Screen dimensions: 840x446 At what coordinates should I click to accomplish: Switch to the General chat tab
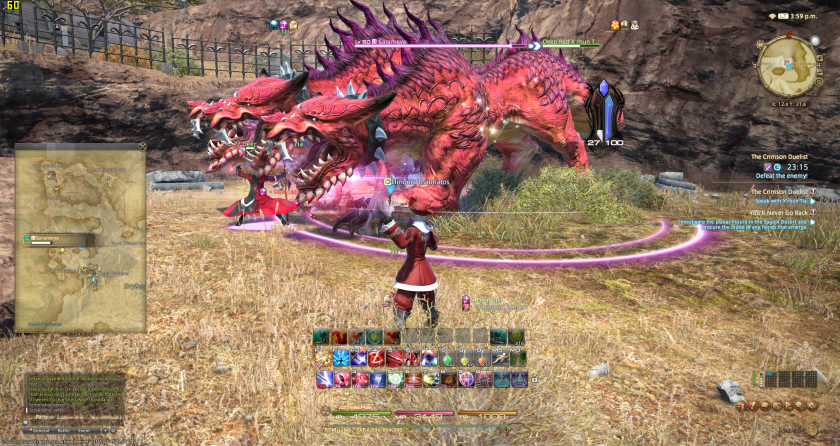coord(41,430)
